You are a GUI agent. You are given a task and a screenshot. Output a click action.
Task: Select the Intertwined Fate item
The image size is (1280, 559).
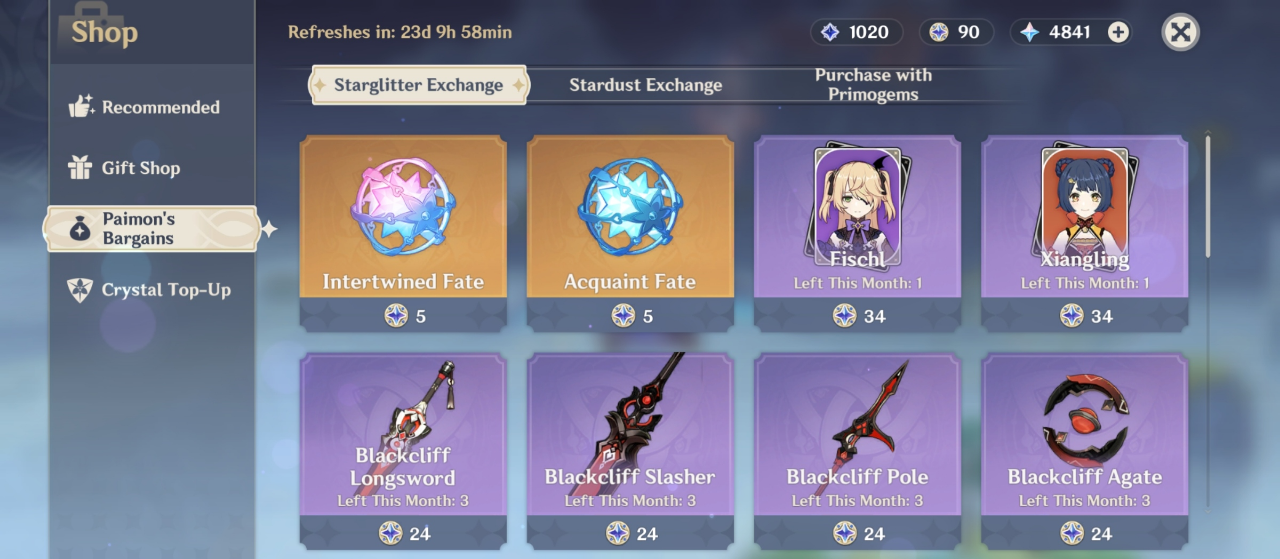pyautogui.click(x=403, y=232)
